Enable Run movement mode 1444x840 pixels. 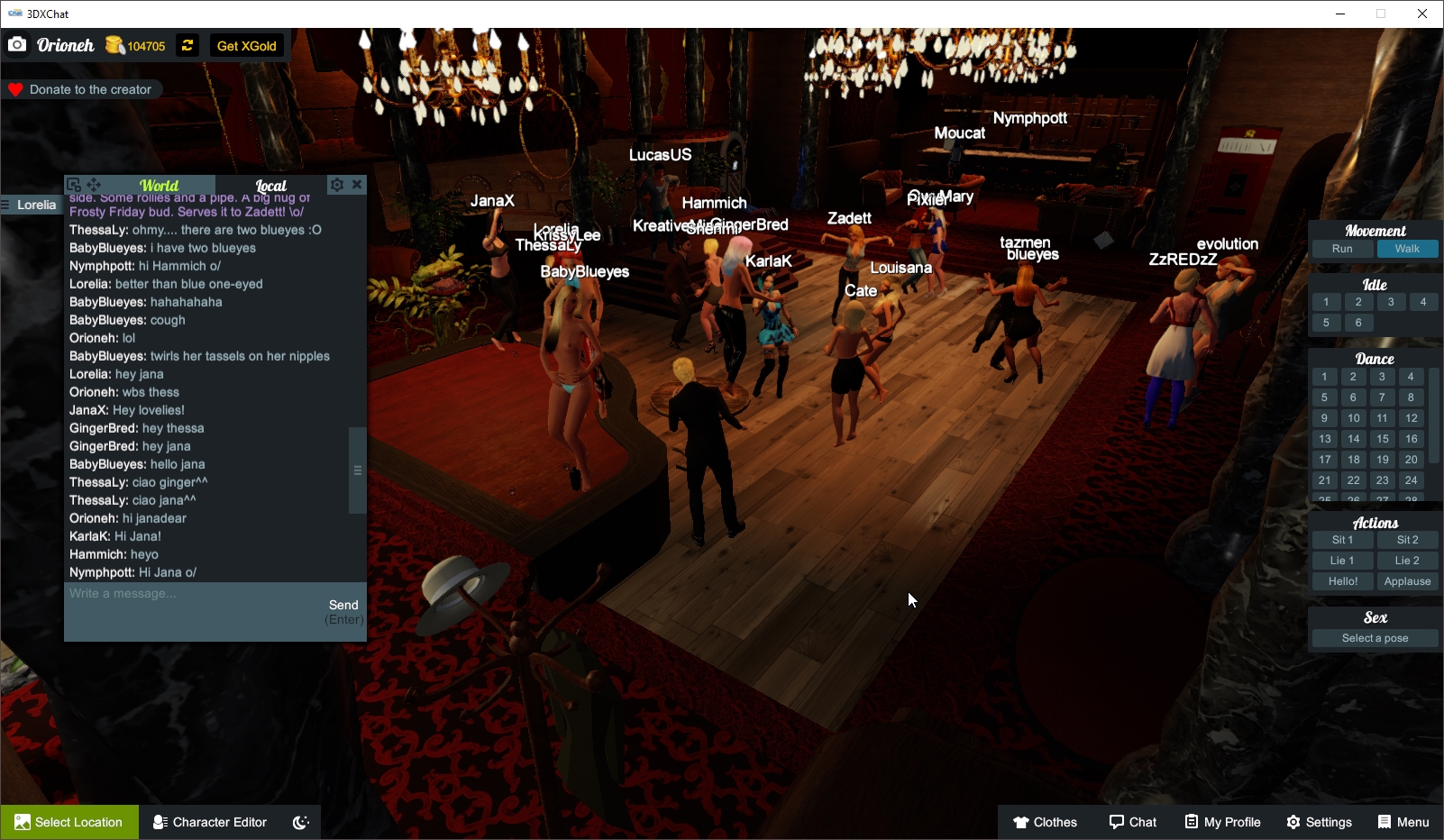1342,249
